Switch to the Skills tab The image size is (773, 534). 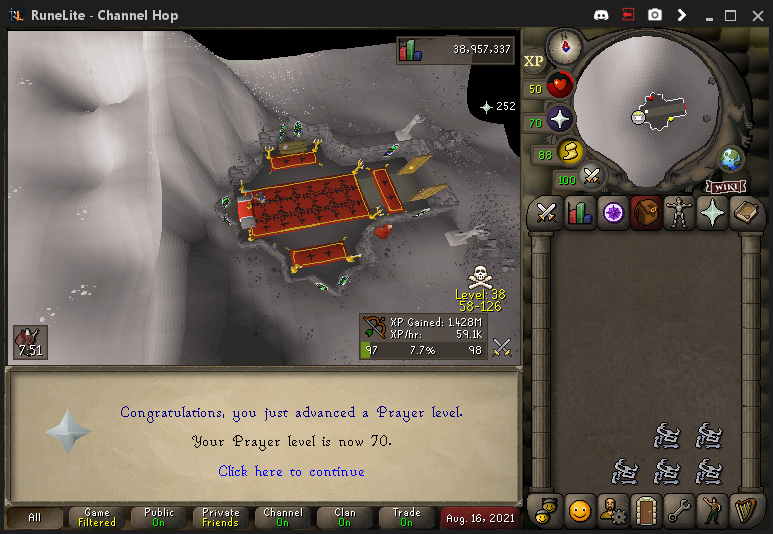(579, 212)
